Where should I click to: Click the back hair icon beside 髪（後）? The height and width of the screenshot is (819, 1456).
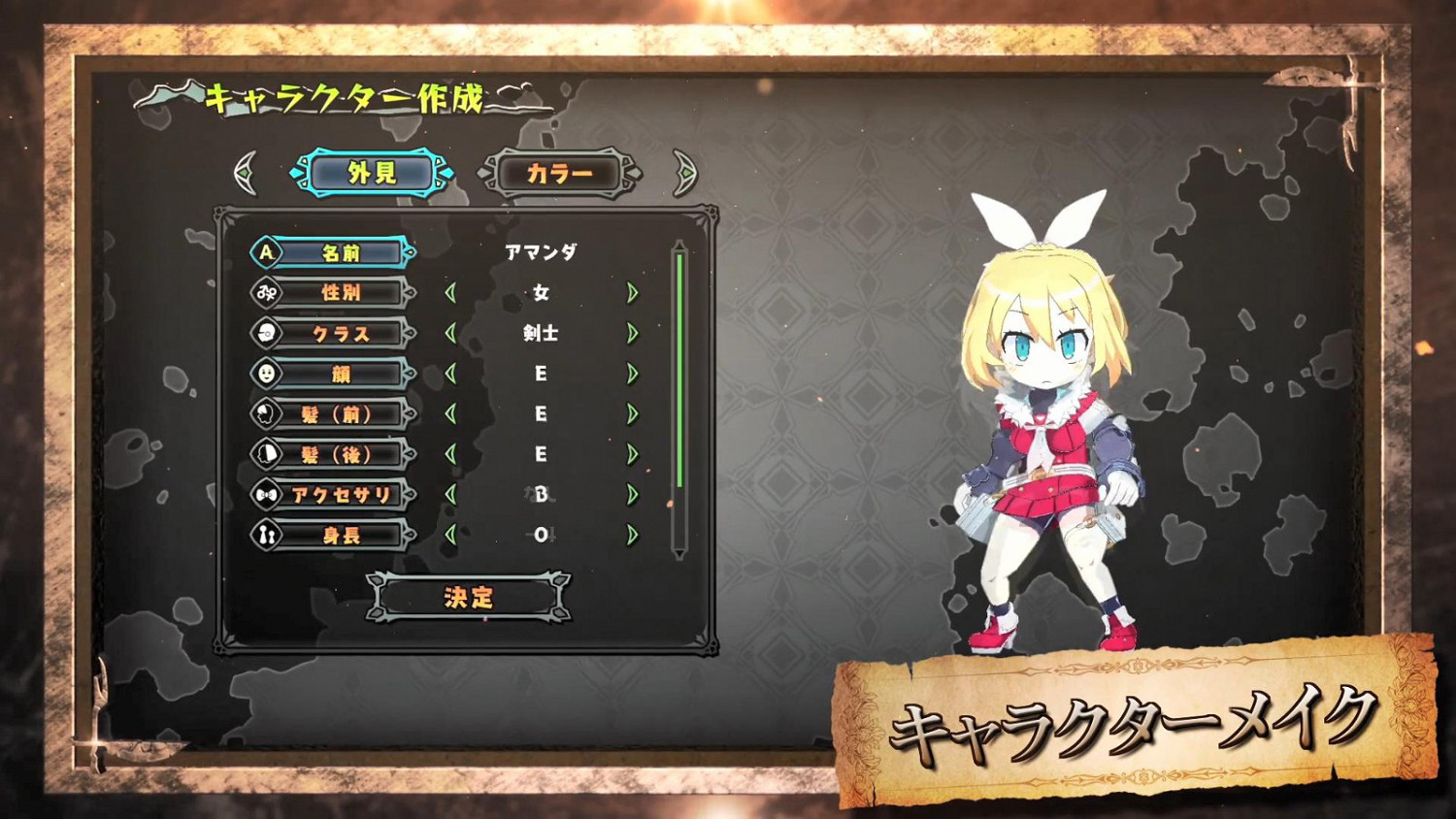tap(264, 454)
